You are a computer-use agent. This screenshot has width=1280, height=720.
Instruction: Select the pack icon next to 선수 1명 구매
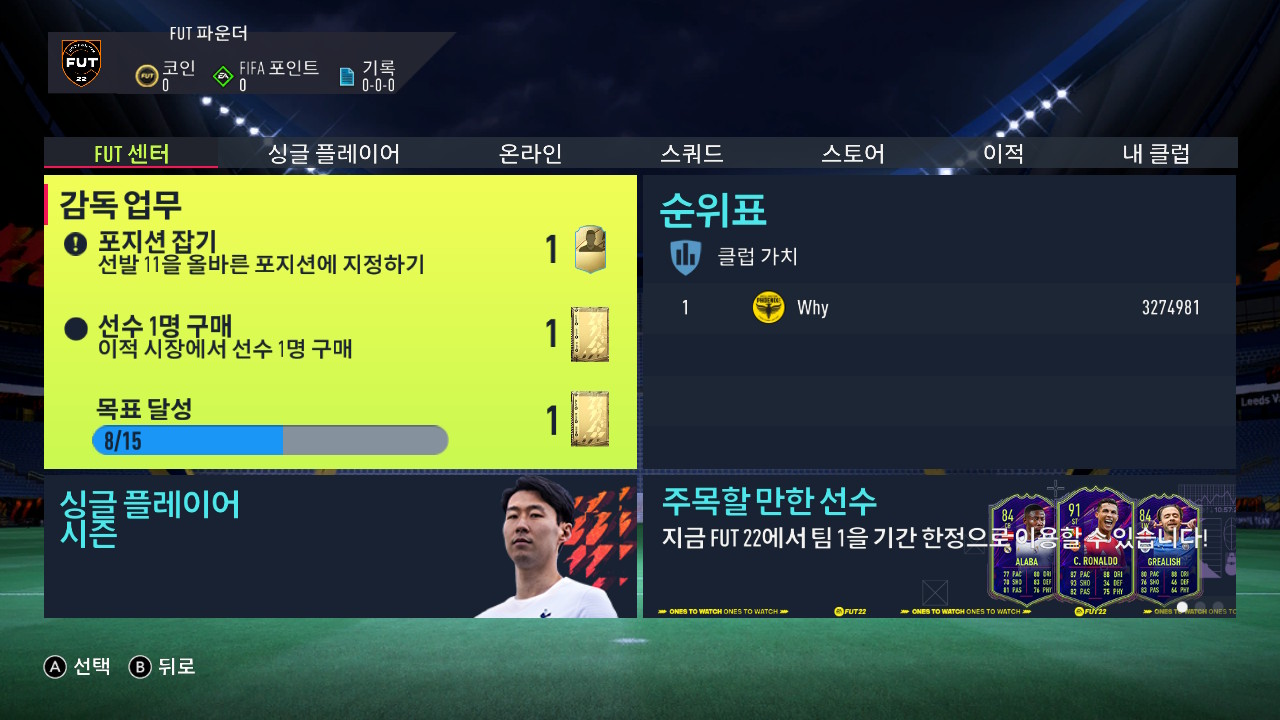tap(589, 335)
